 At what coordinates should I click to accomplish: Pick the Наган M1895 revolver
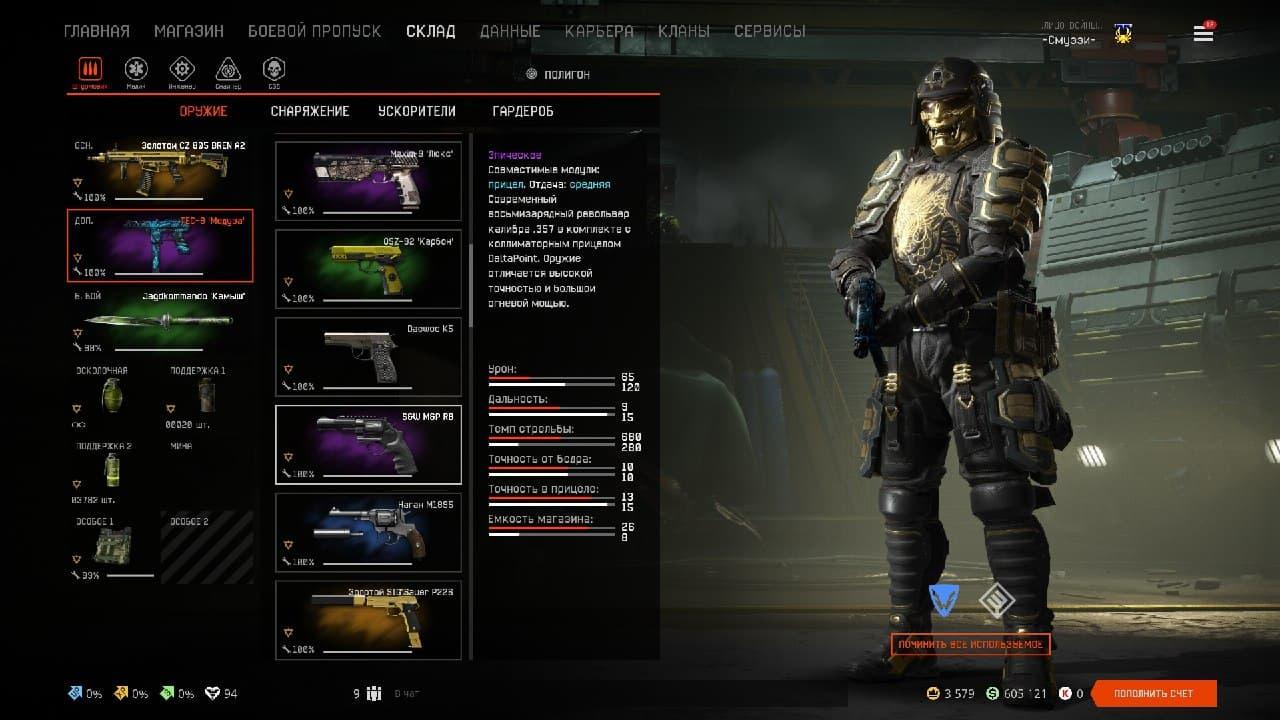tap(368, 531)
